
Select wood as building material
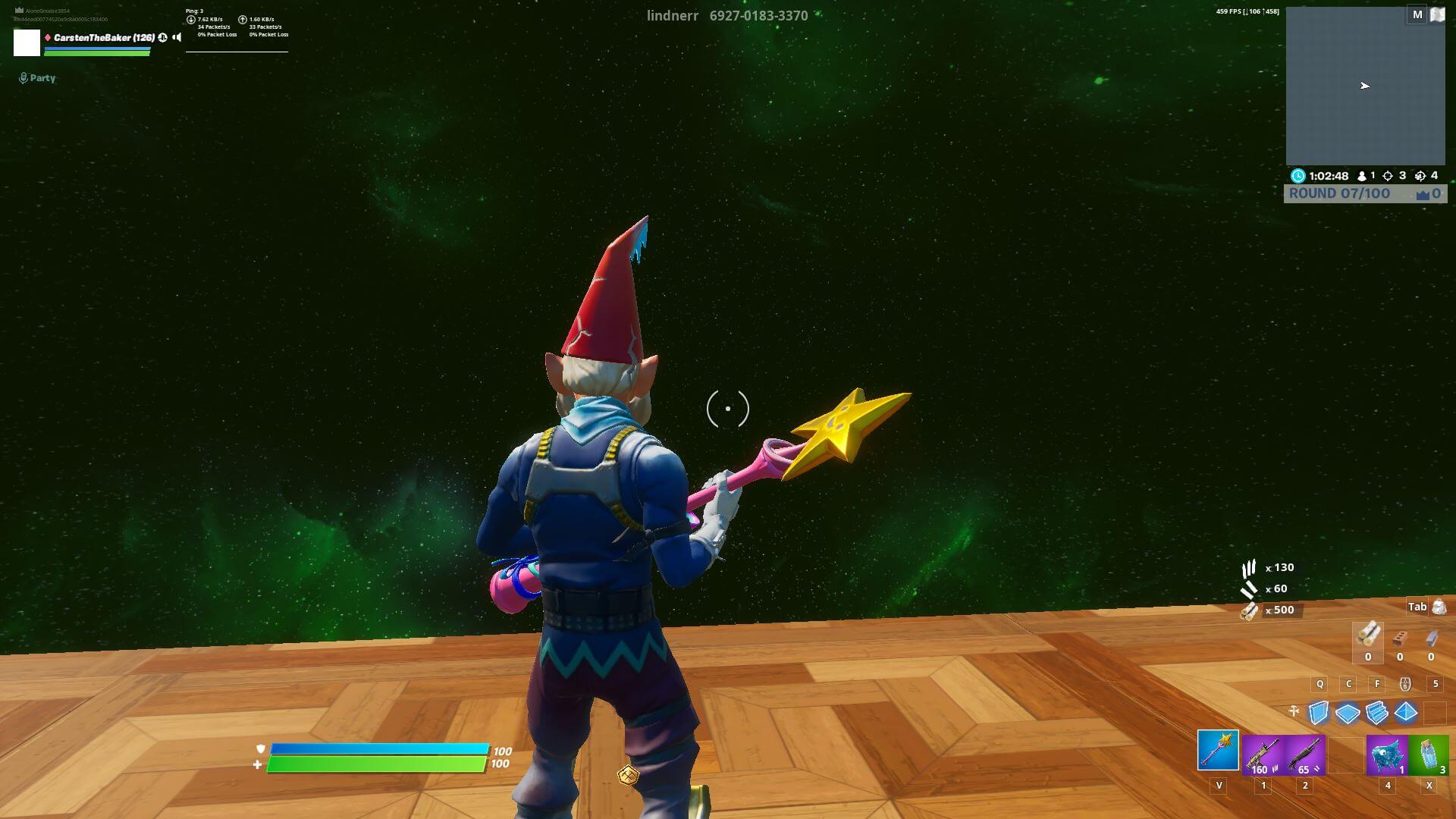tap(1368, 635)
